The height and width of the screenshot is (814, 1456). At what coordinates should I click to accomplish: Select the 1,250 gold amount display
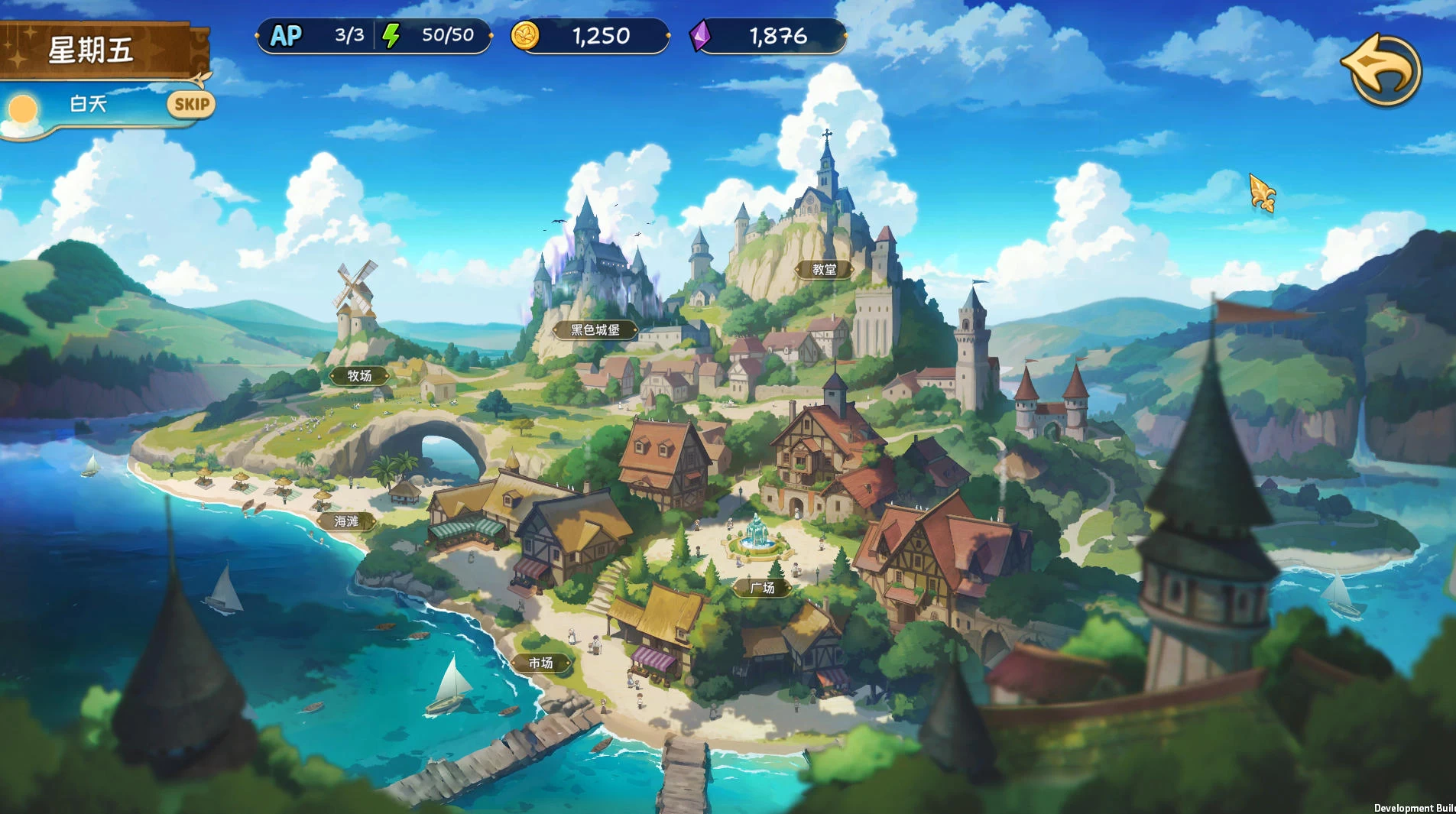click(601, 35)
